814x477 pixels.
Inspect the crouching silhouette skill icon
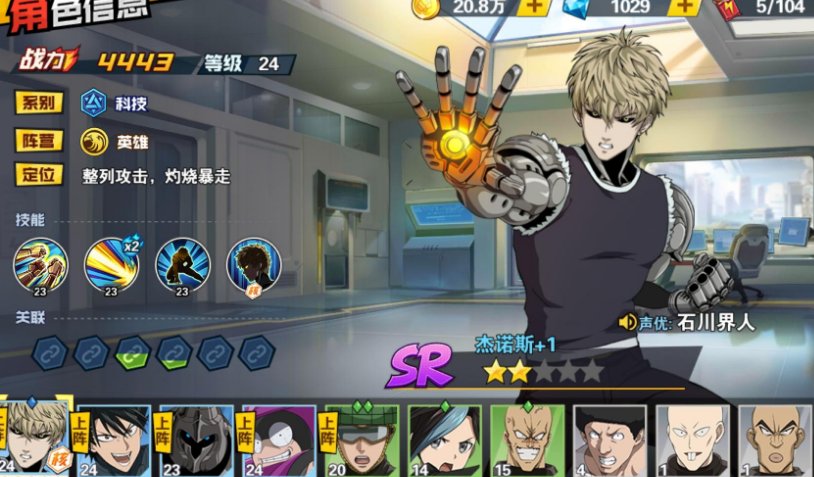(x=183, y=265)
